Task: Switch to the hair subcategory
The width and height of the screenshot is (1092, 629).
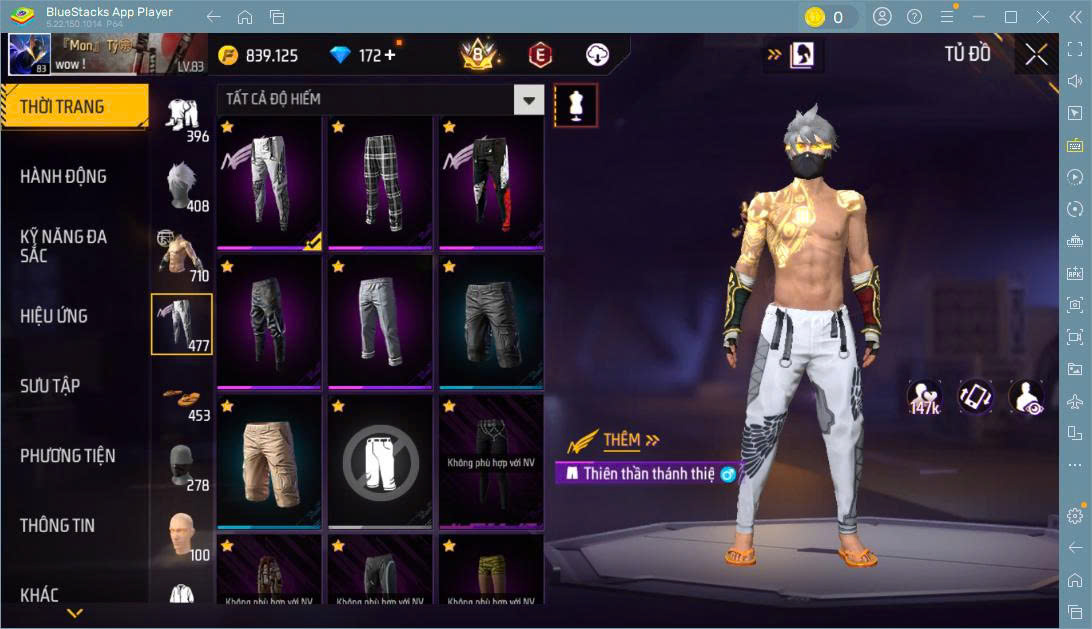Action: point(182,185)
